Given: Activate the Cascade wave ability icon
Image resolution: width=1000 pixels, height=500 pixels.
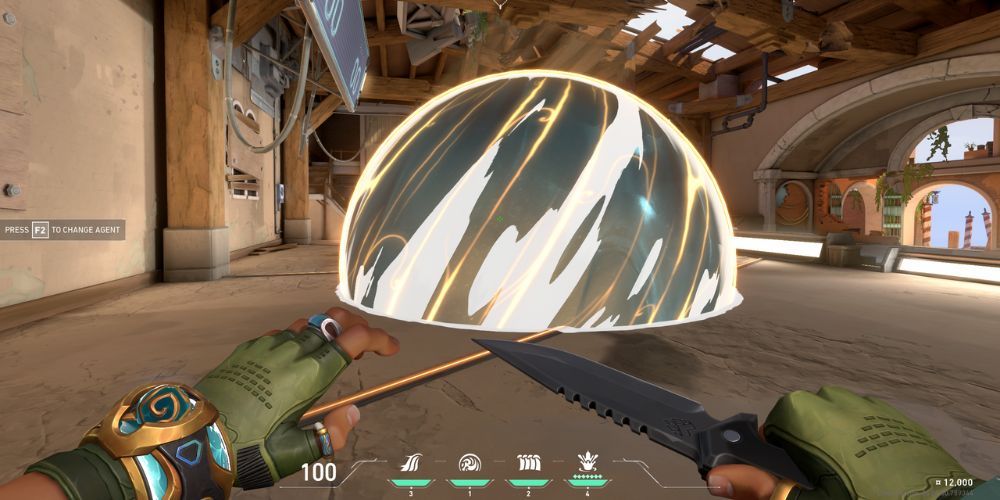Looking at the screenshot, I should [410, 463].
